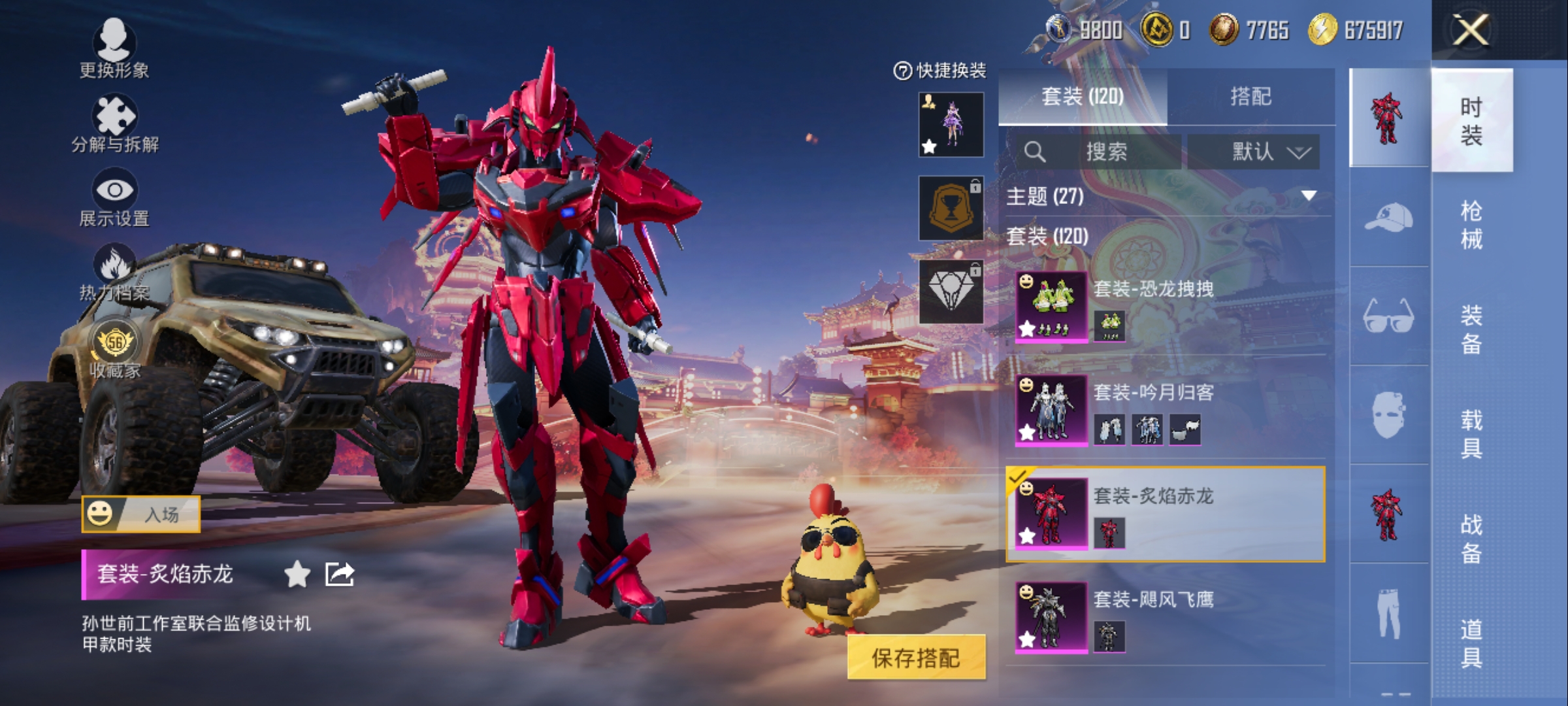Select the 套装-飓风飞鹰 outfit

[1166, 617]
